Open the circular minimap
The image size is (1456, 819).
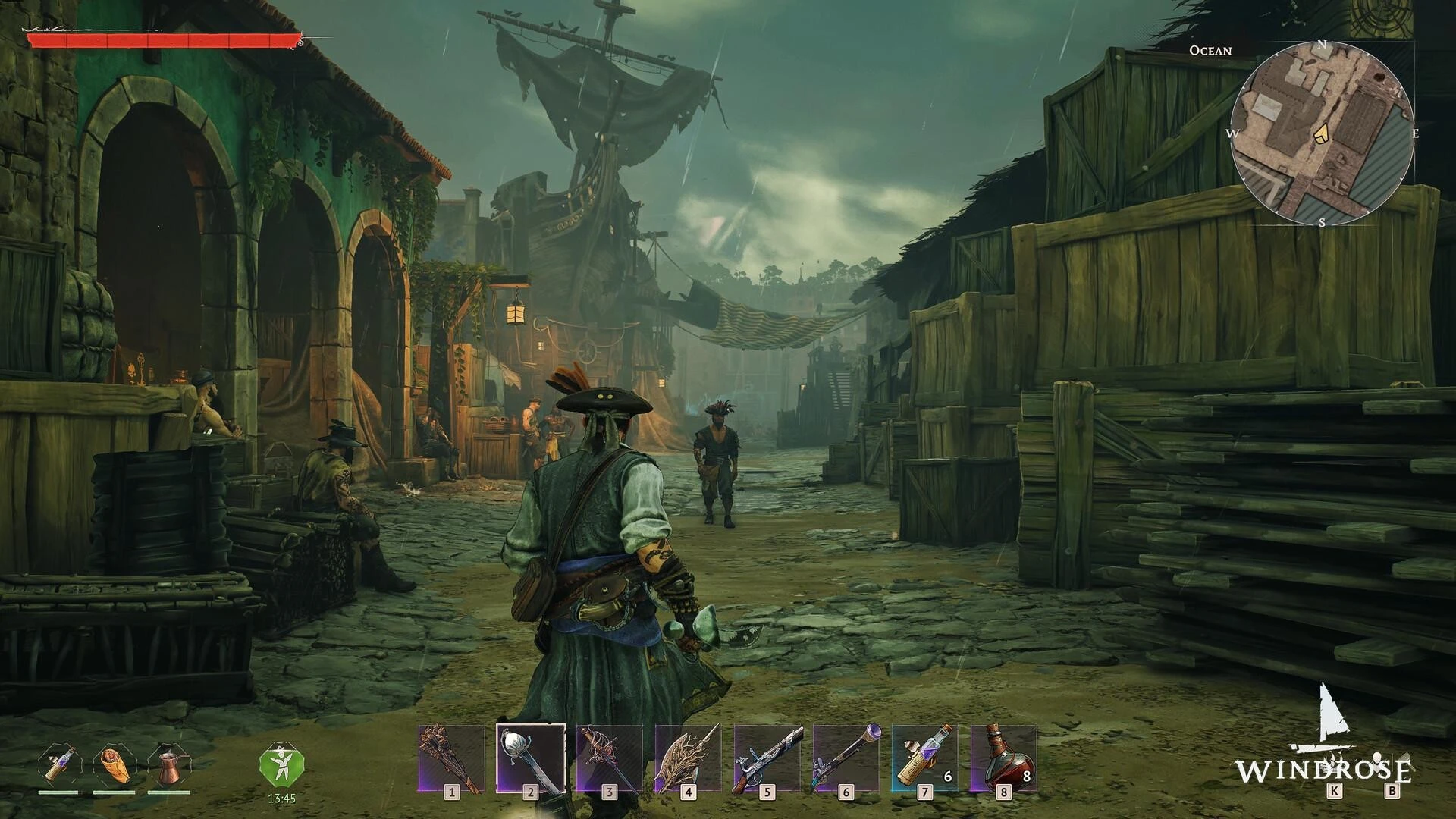pos(1322,133)
